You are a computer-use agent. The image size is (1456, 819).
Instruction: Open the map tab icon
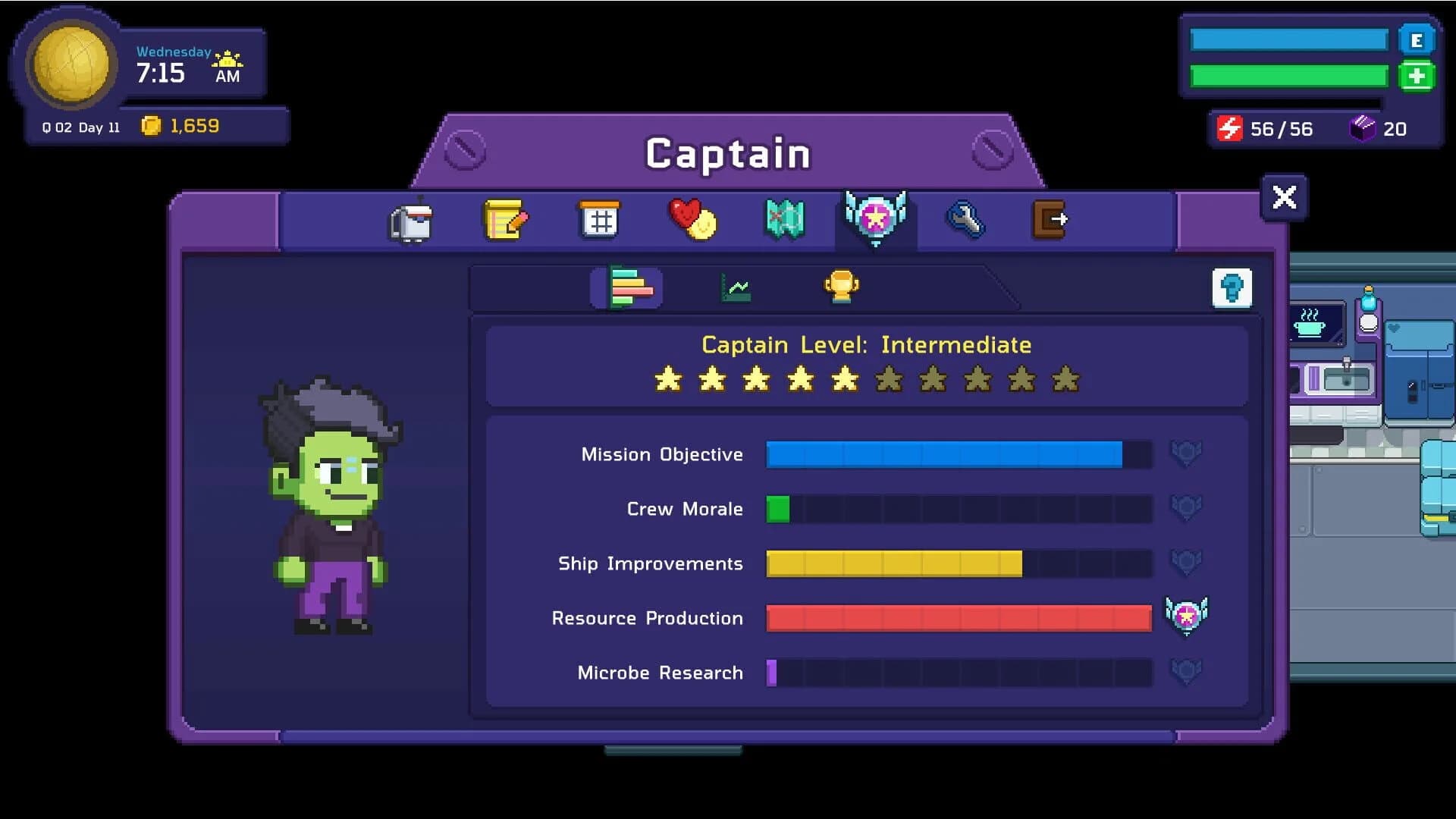783,220
